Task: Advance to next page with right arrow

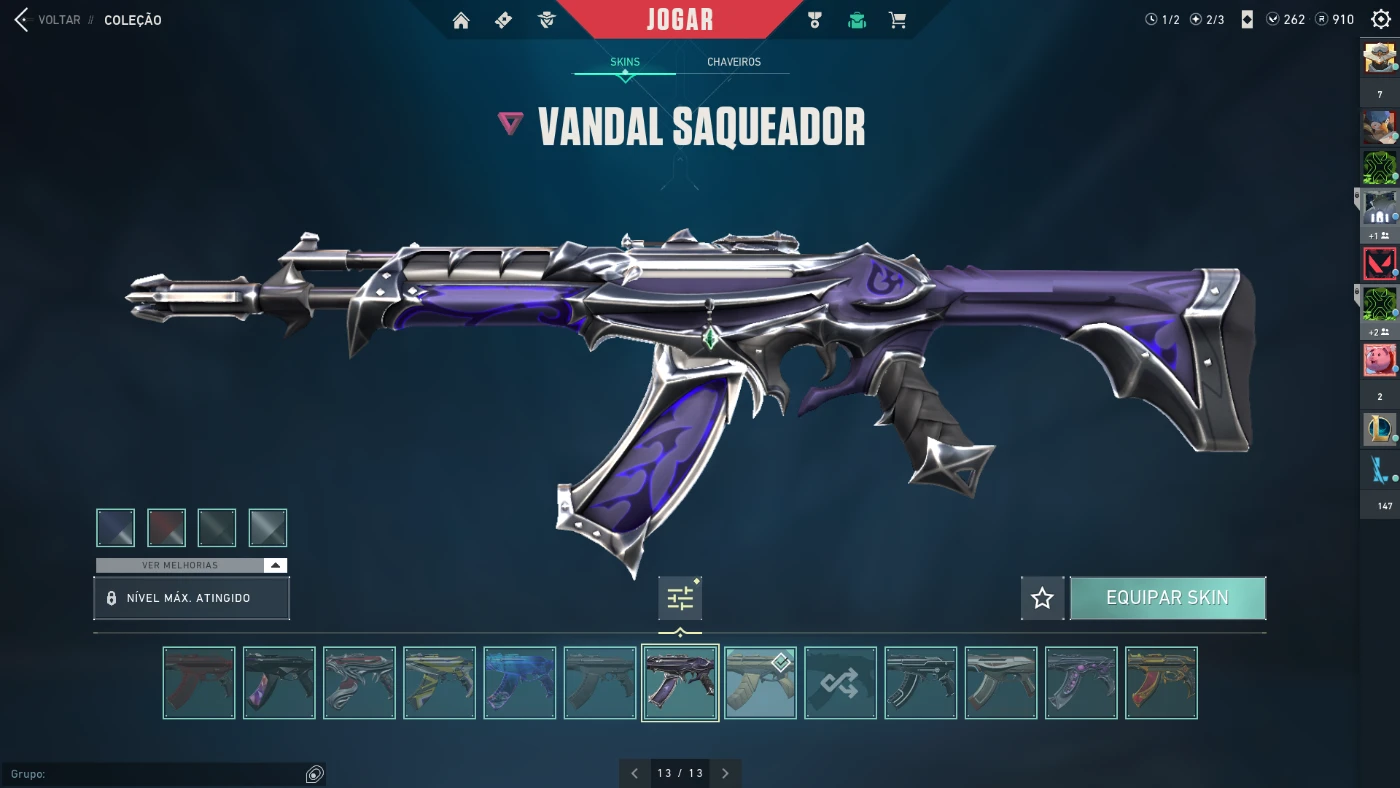Action: point(725,773)
